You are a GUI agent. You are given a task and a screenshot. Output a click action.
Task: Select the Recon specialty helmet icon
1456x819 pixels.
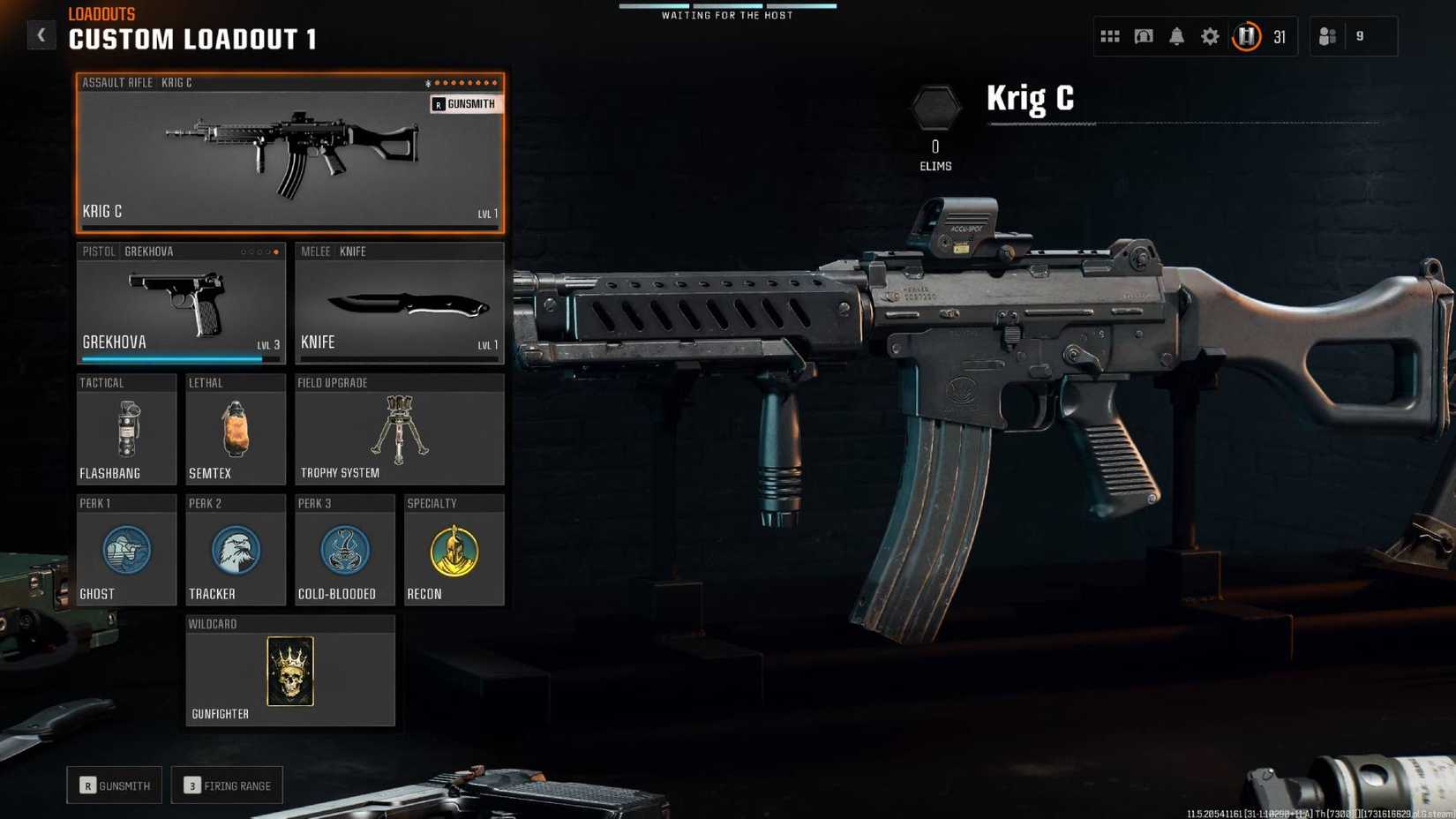pos(454,552)
